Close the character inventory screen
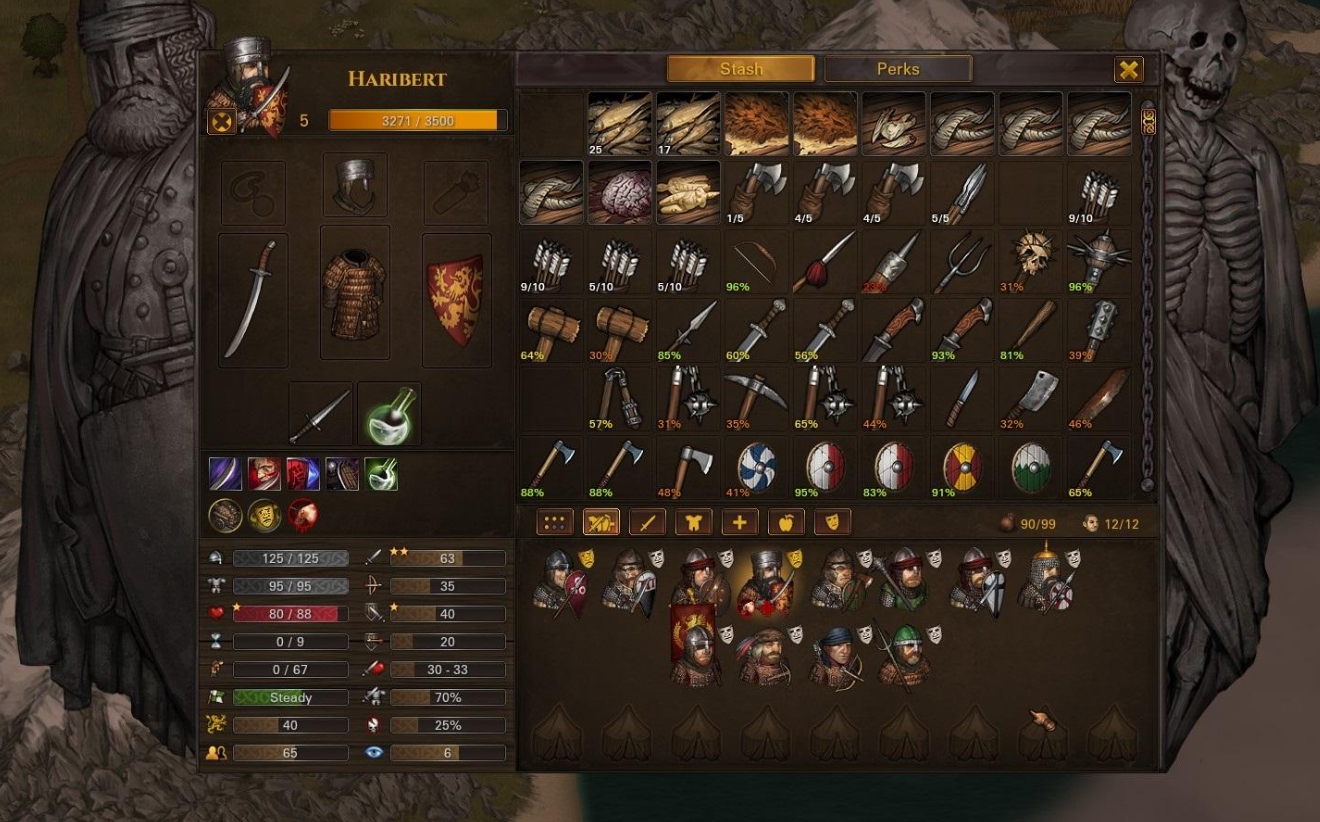Viewport: 1320px width, 822px height. pos(1129,69)
